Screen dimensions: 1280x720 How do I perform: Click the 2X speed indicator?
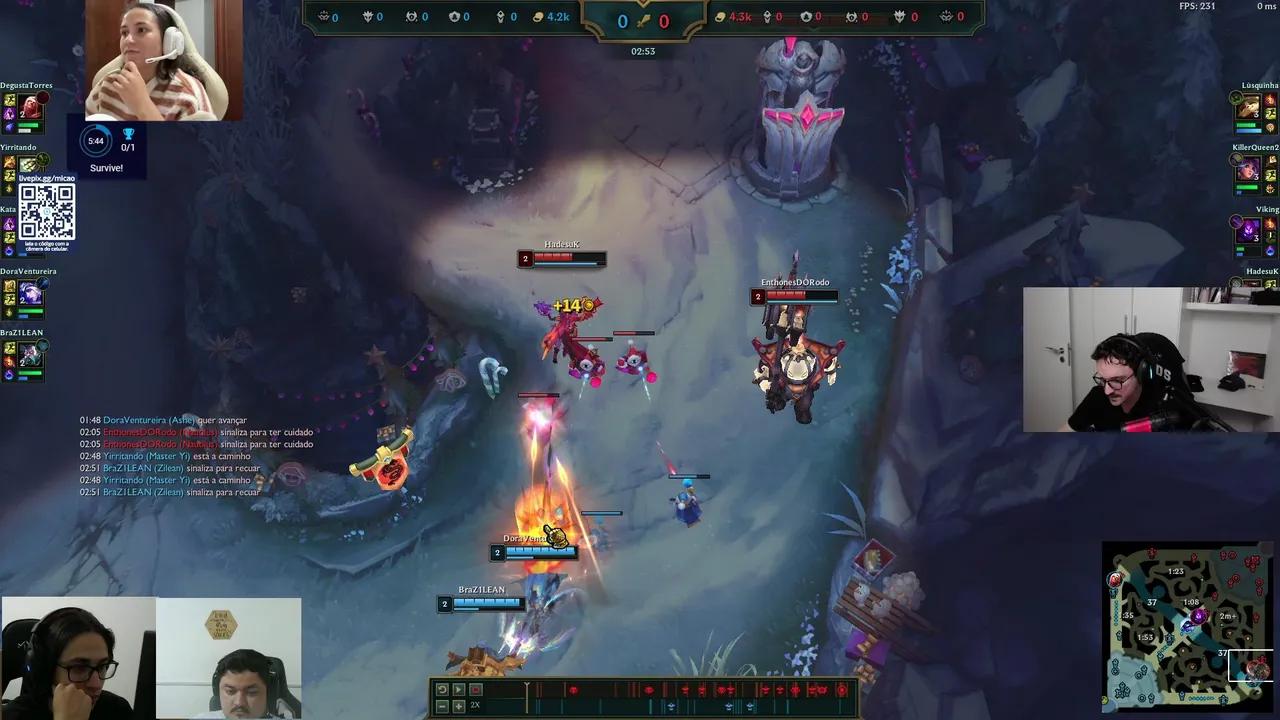click(475, 705)
